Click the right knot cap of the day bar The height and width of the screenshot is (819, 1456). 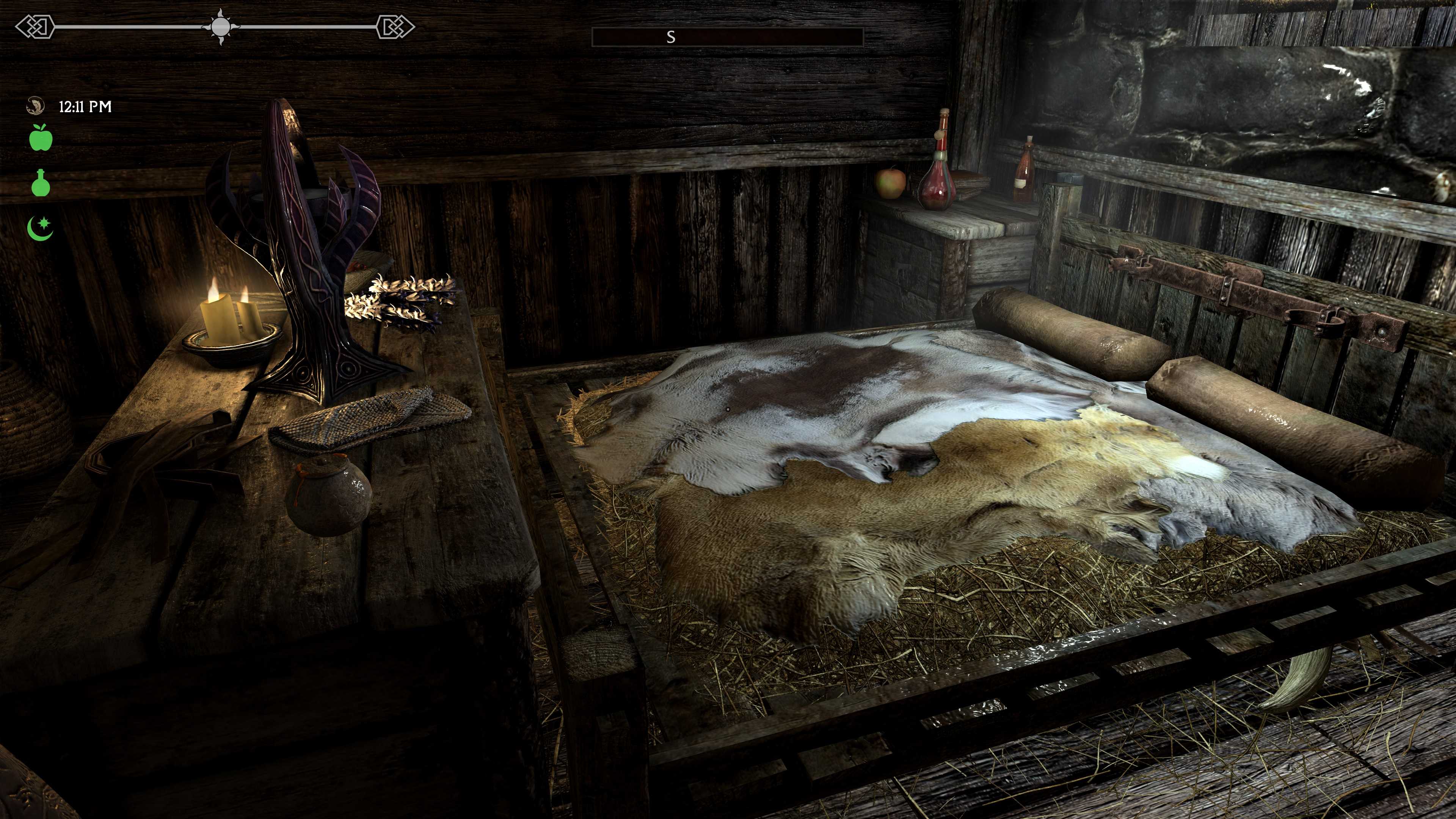click(x=395, y=27)
